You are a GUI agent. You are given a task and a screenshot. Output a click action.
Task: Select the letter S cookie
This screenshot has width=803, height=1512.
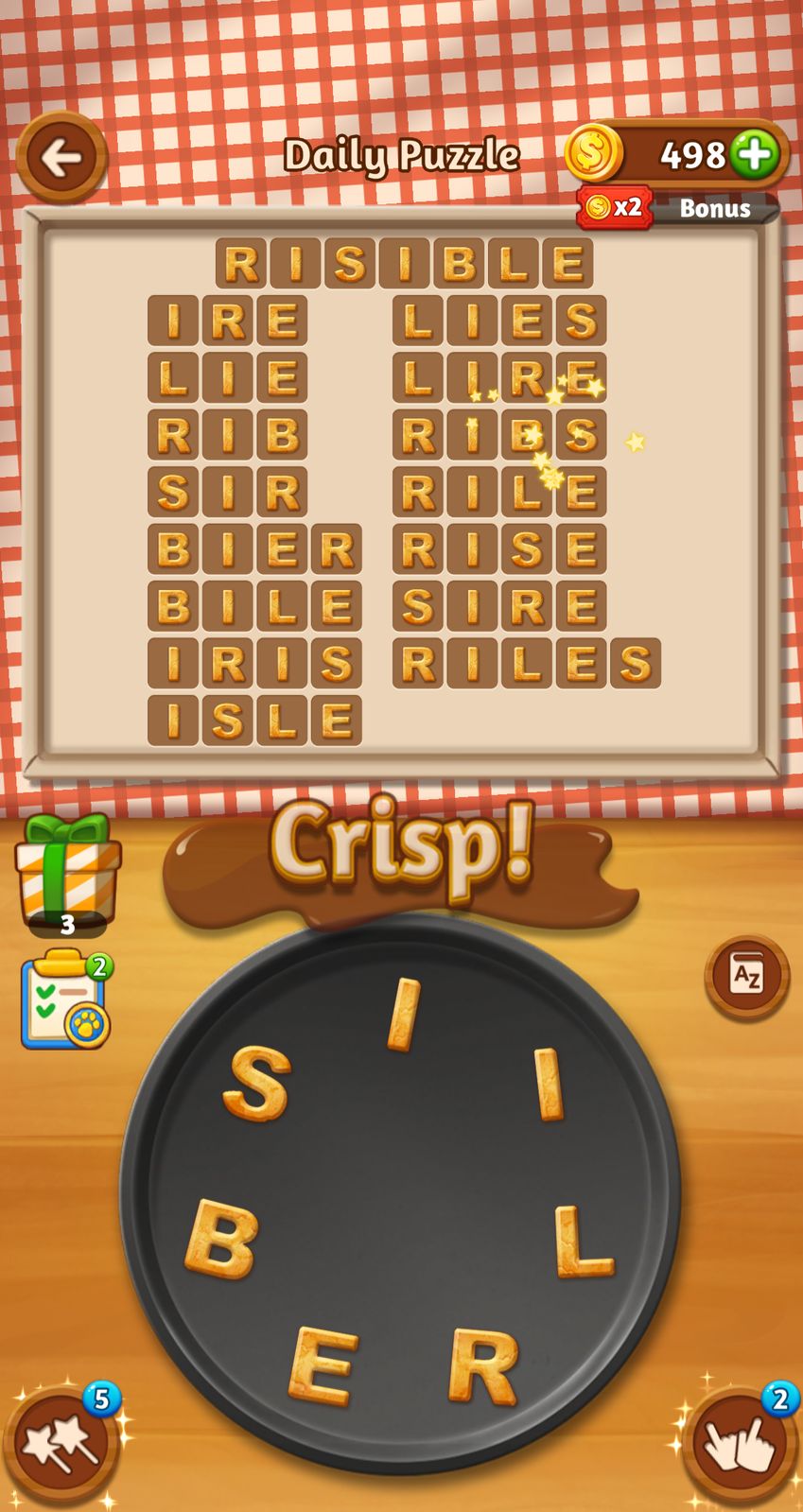click(x=257, y=1084)
